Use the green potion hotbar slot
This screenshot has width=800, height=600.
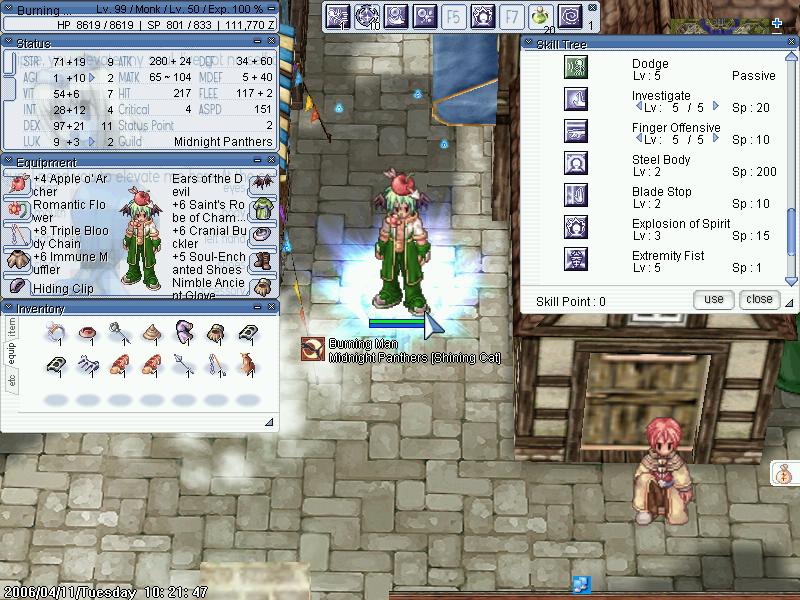coord(540,16)
